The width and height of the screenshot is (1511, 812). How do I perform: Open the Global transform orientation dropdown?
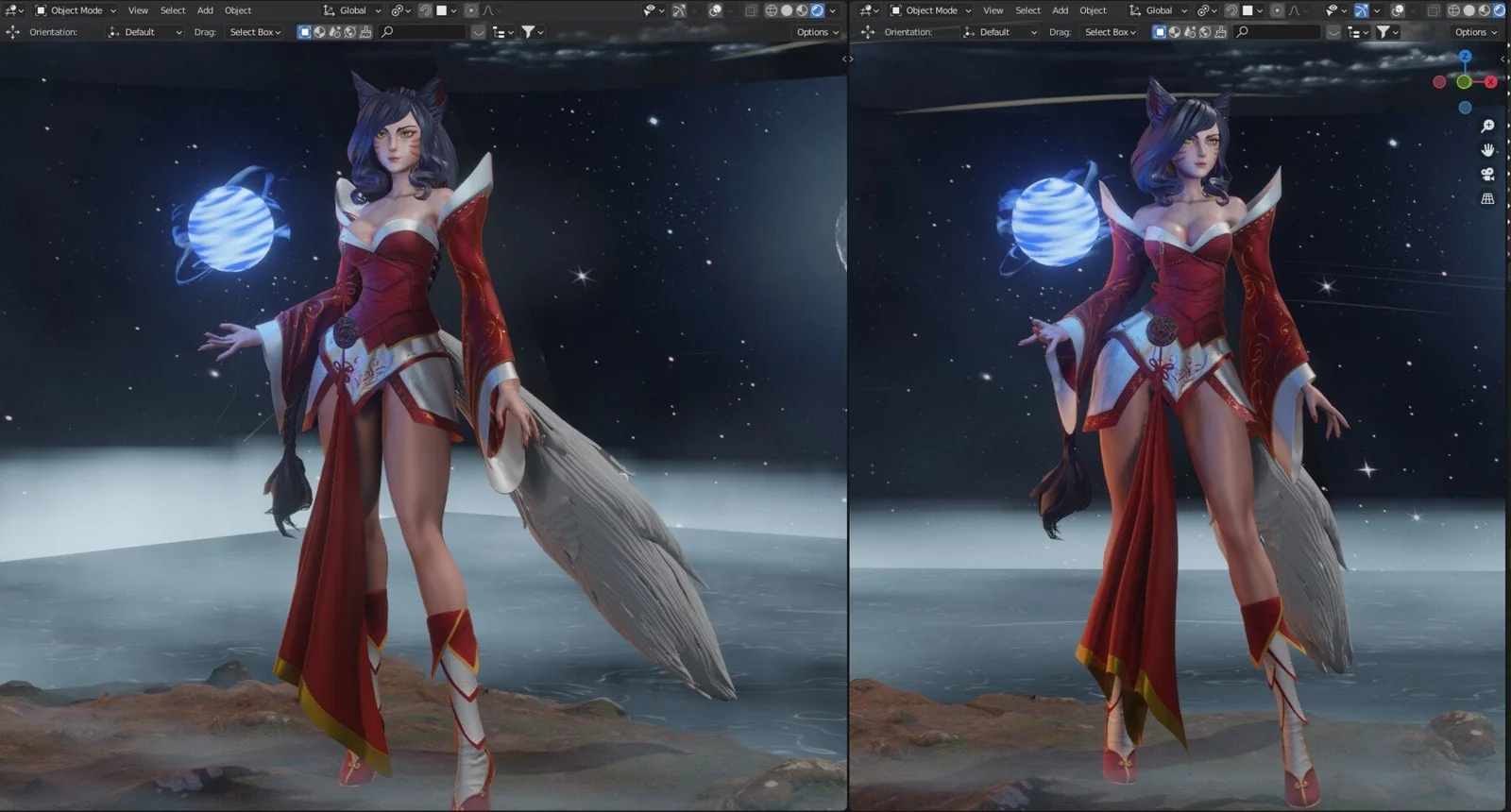pos(351,9)
